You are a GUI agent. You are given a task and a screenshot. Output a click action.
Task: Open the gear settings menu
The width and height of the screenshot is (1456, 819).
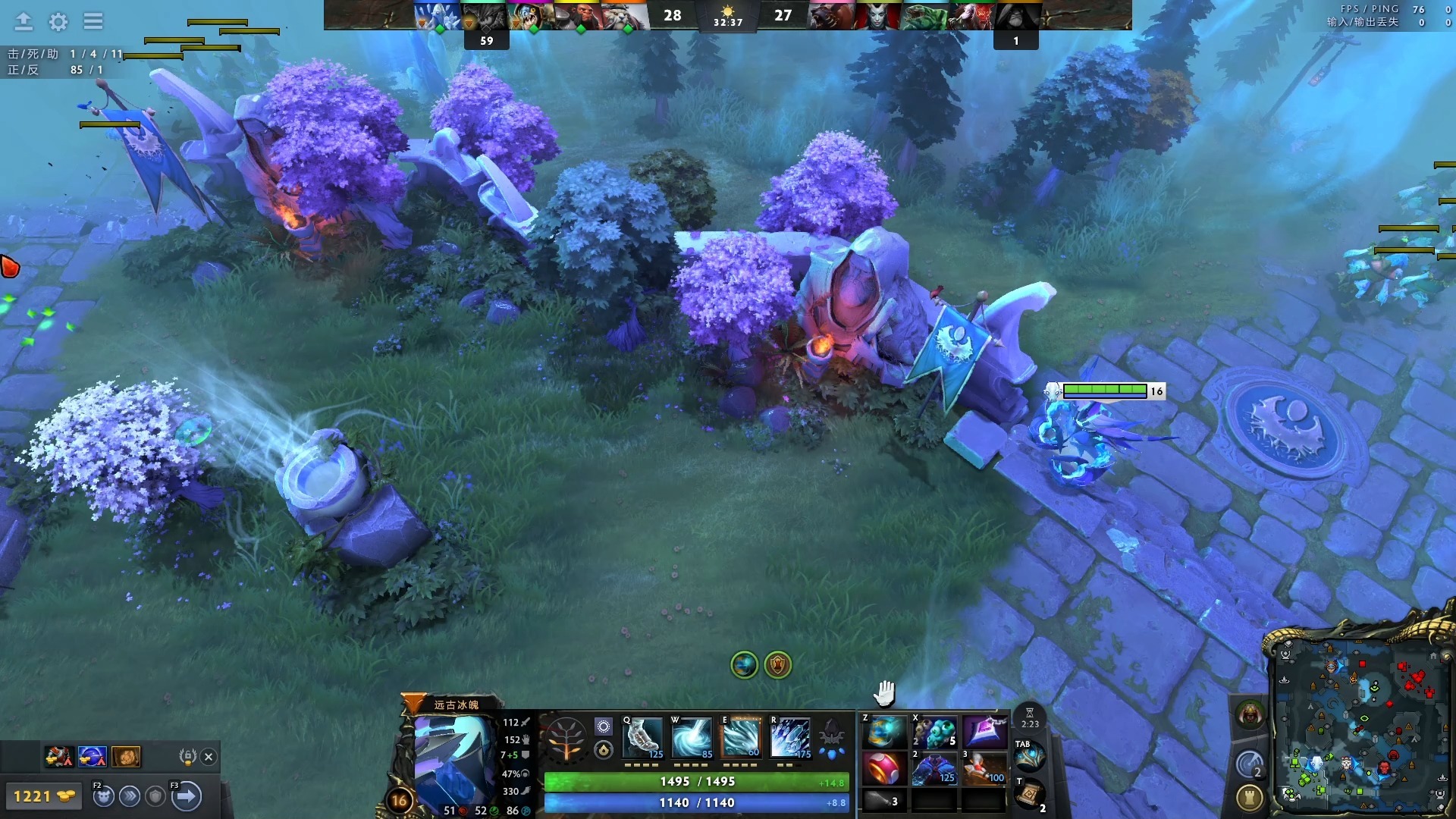coord(58,21)
